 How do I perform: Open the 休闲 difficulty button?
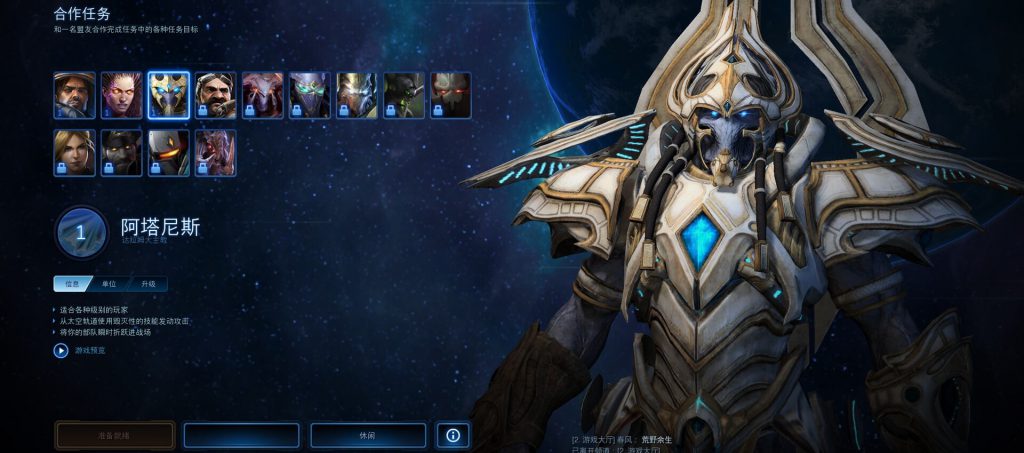tap(368, 435)
